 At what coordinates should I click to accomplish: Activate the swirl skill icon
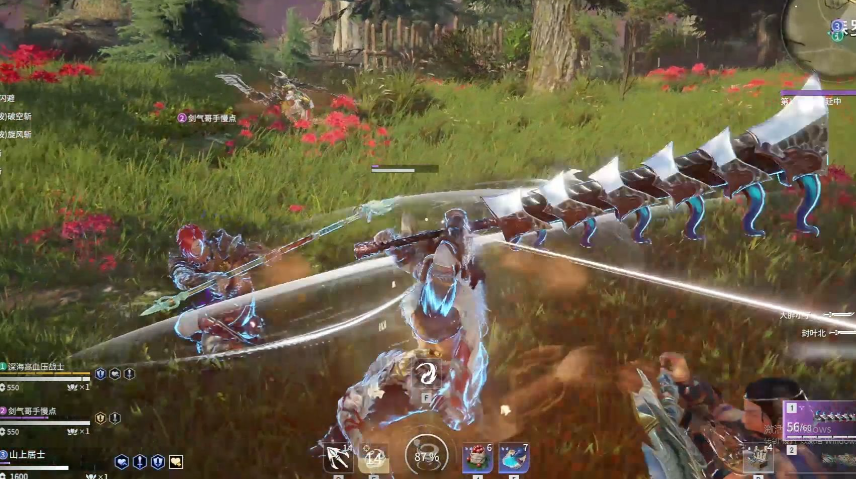(x=427, y=374)
